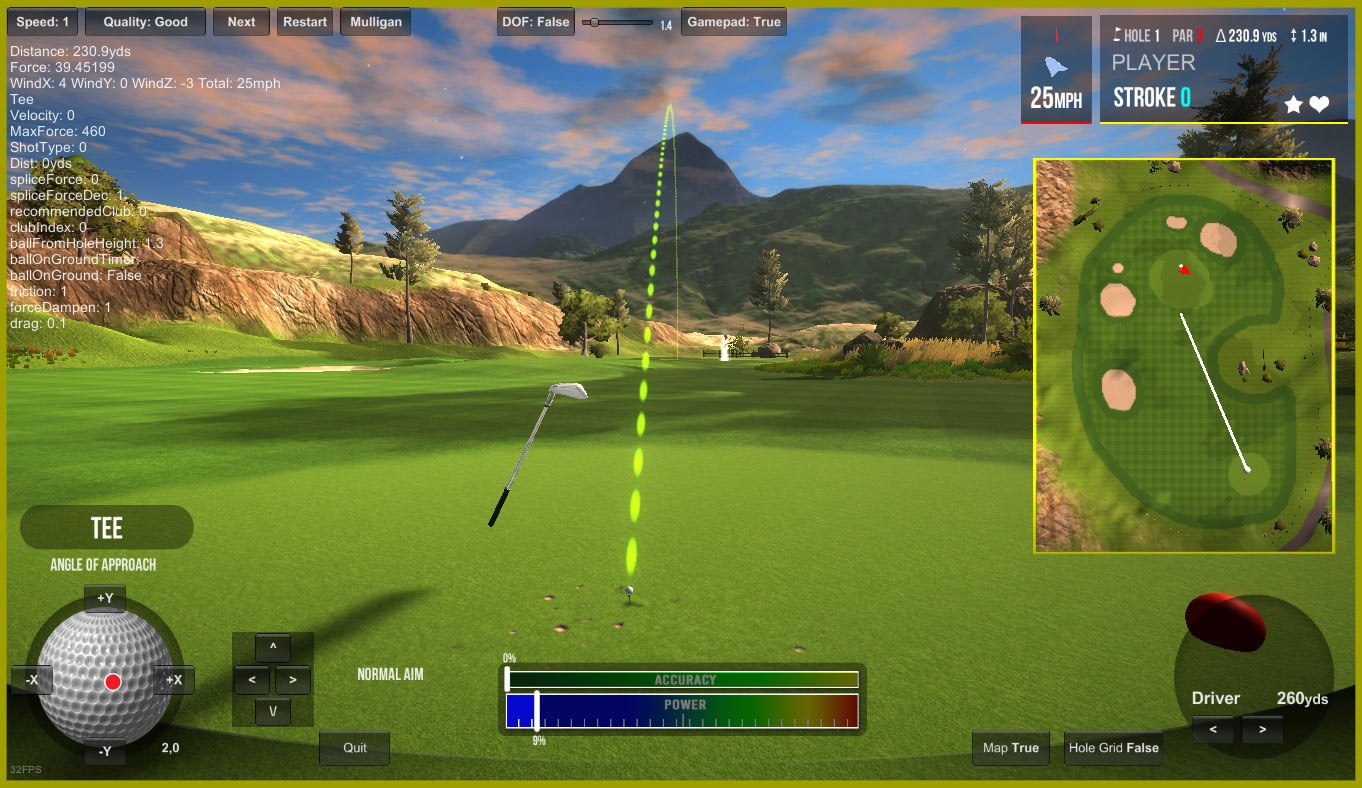Shift ball contact toward +X
The width and height of the screenshot is (1362, 788).
pos(174,680)
